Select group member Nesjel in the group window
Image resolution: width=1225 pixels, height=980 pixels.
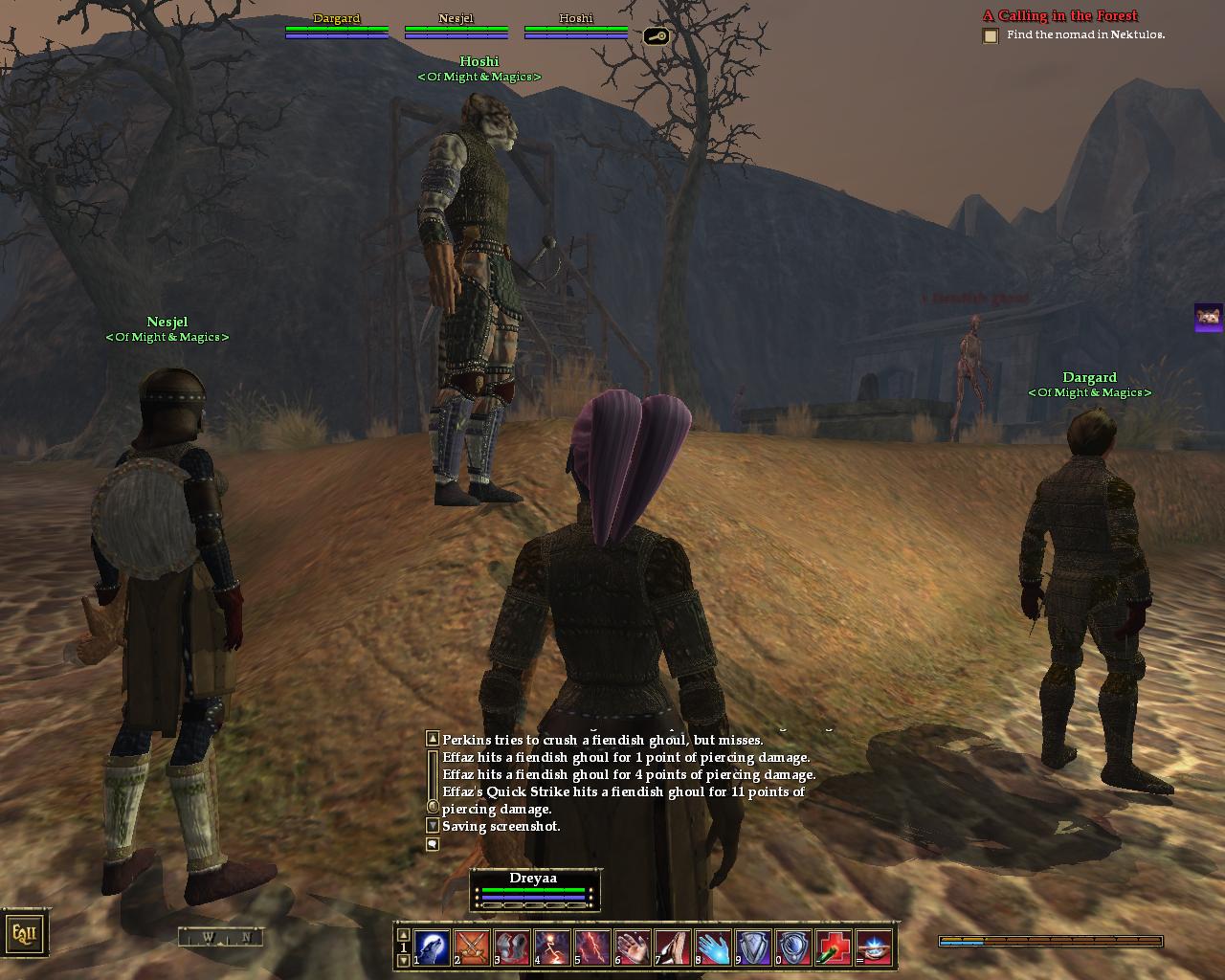coord(456,27)
